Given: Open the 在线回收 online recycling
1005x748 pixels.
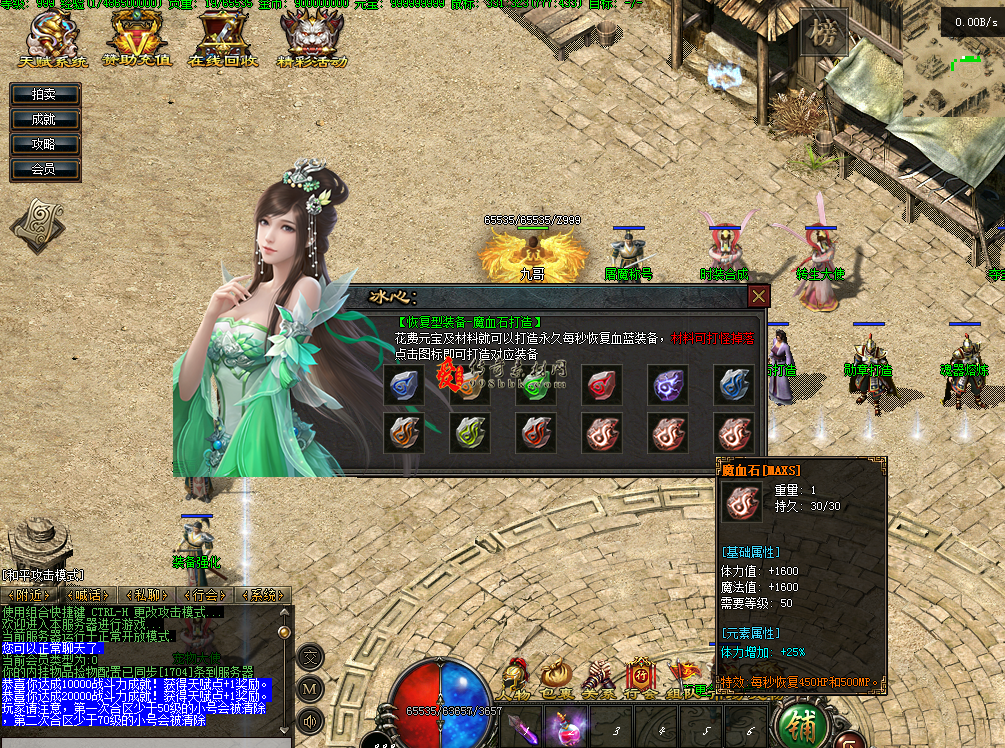Looking at the screenshot, I should [223, 40].
